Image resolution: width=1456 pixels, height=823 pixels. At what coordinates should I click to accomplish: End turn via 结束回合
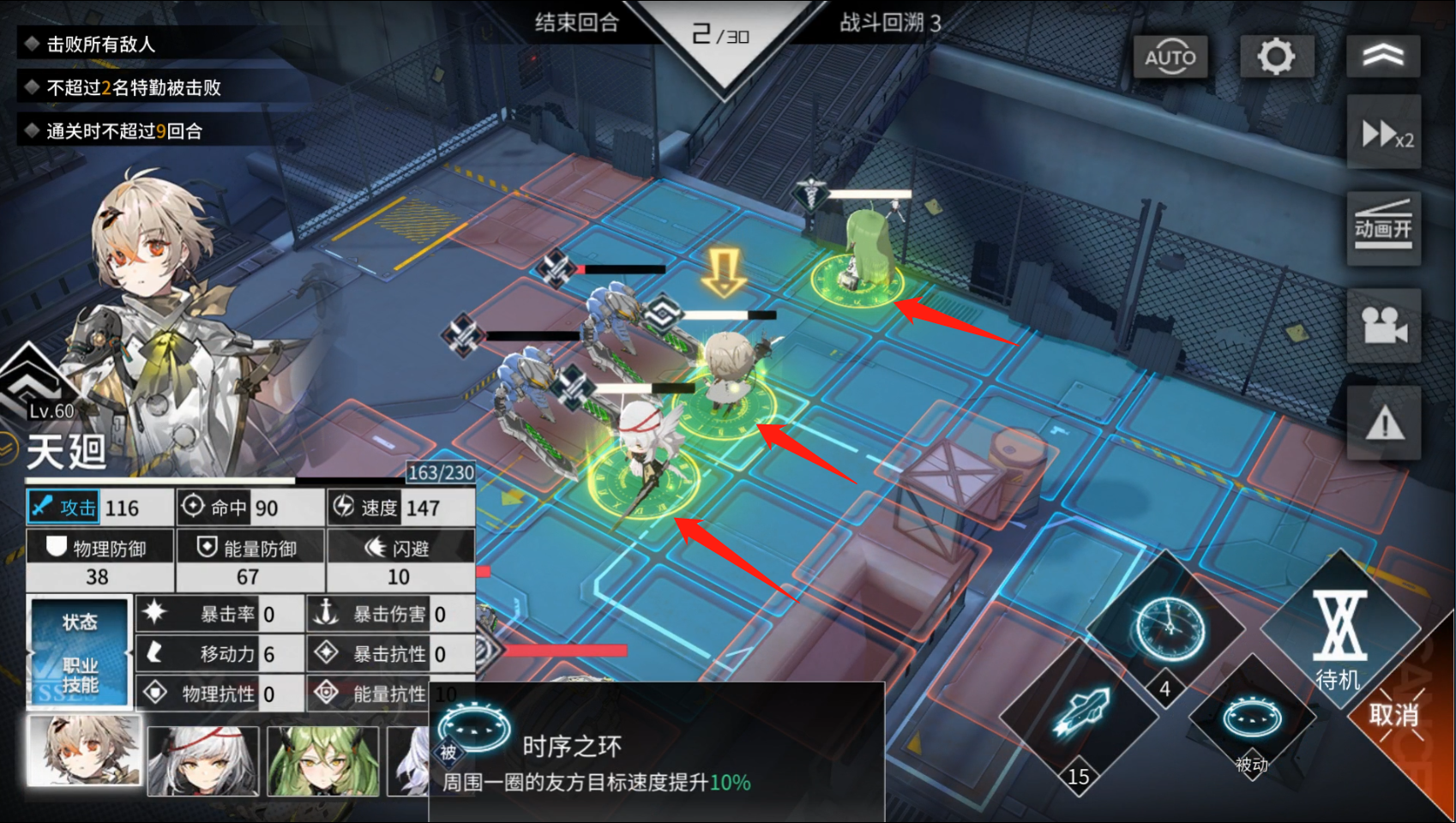(576, 22)
